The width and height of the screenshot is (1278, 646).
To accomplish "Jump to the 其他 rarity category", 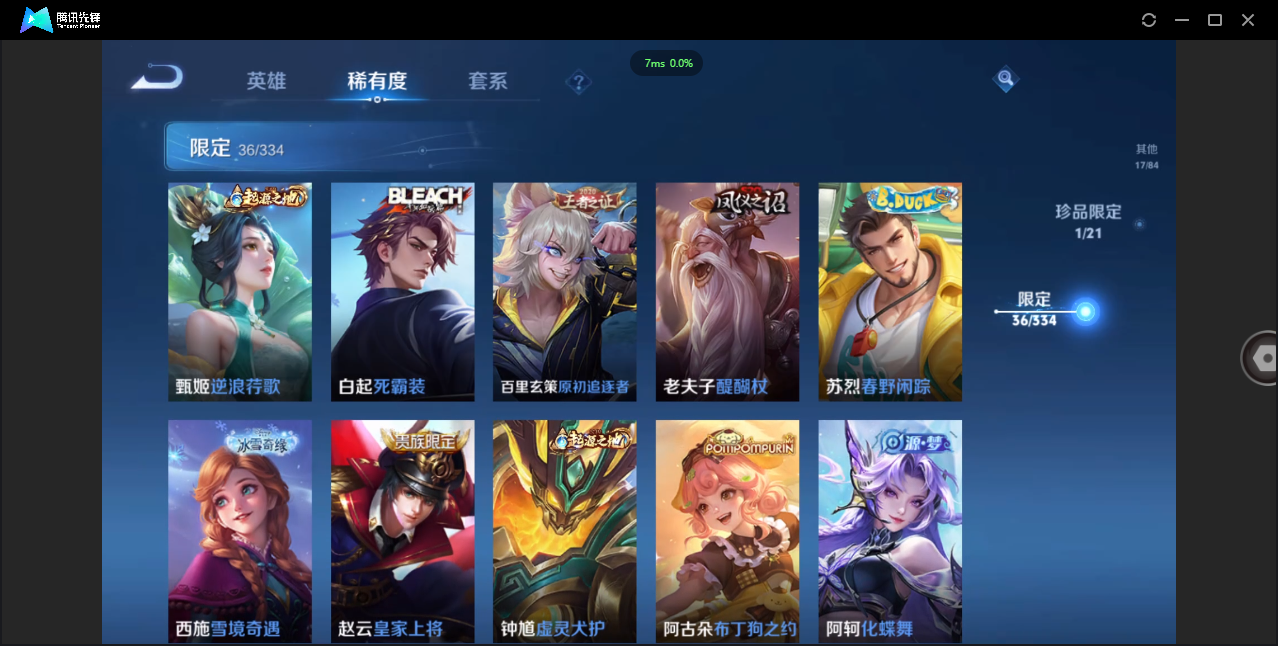I will pos(1146,156).
